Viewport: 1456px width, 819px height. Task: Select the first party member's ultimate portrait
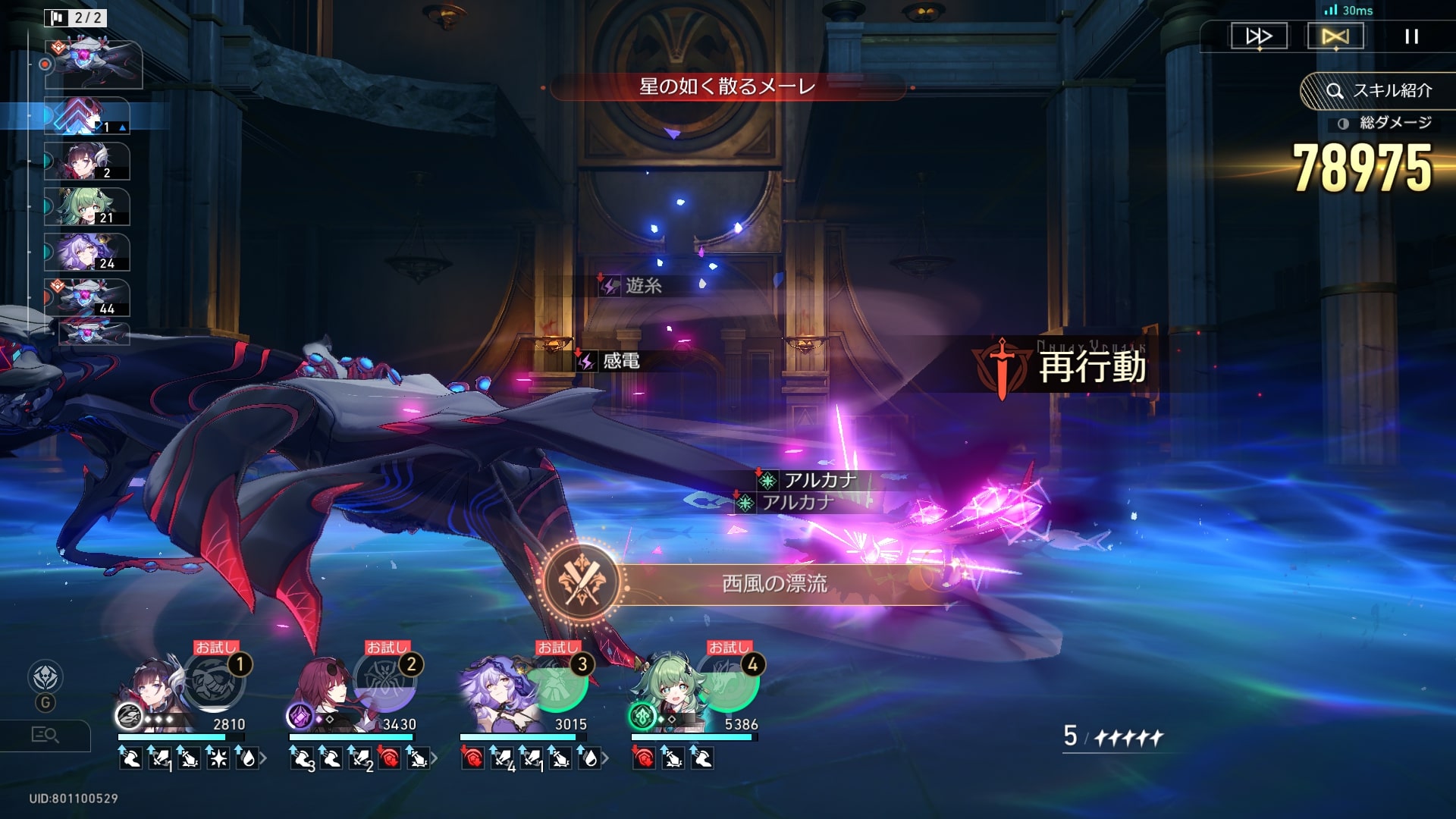click(214, 680)
